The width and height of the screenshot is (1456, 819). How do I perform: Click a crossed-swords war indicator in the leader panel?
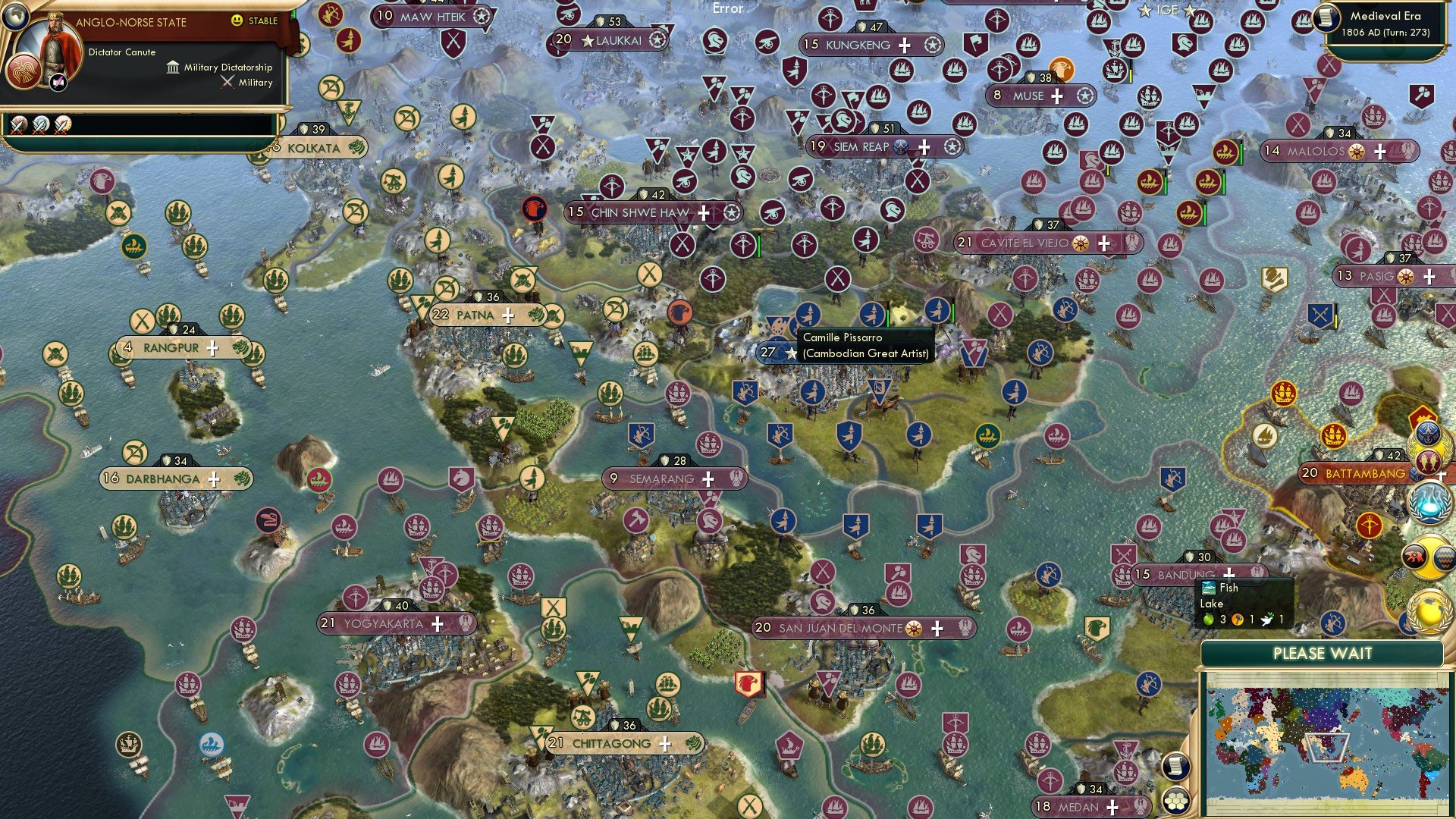click(17, 125)
